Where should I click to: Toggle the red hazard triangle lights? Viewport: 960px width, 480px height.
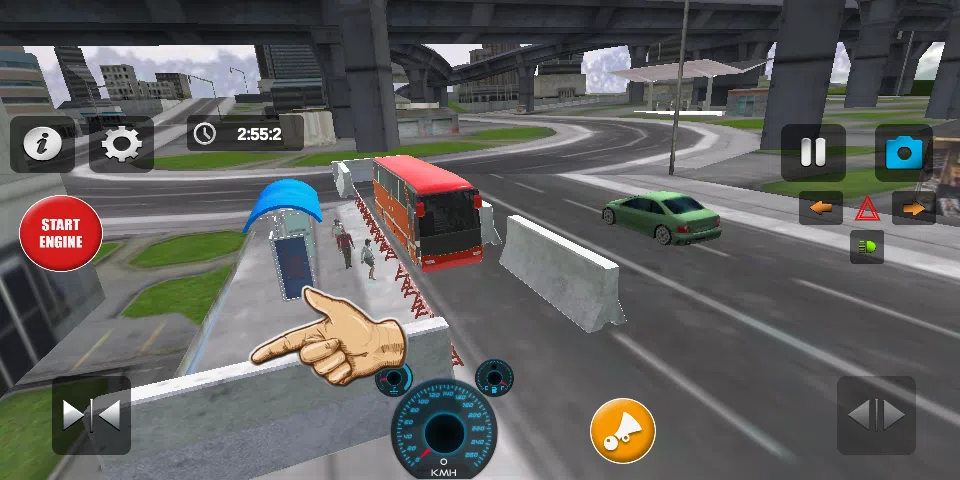[x=867, y=208]
